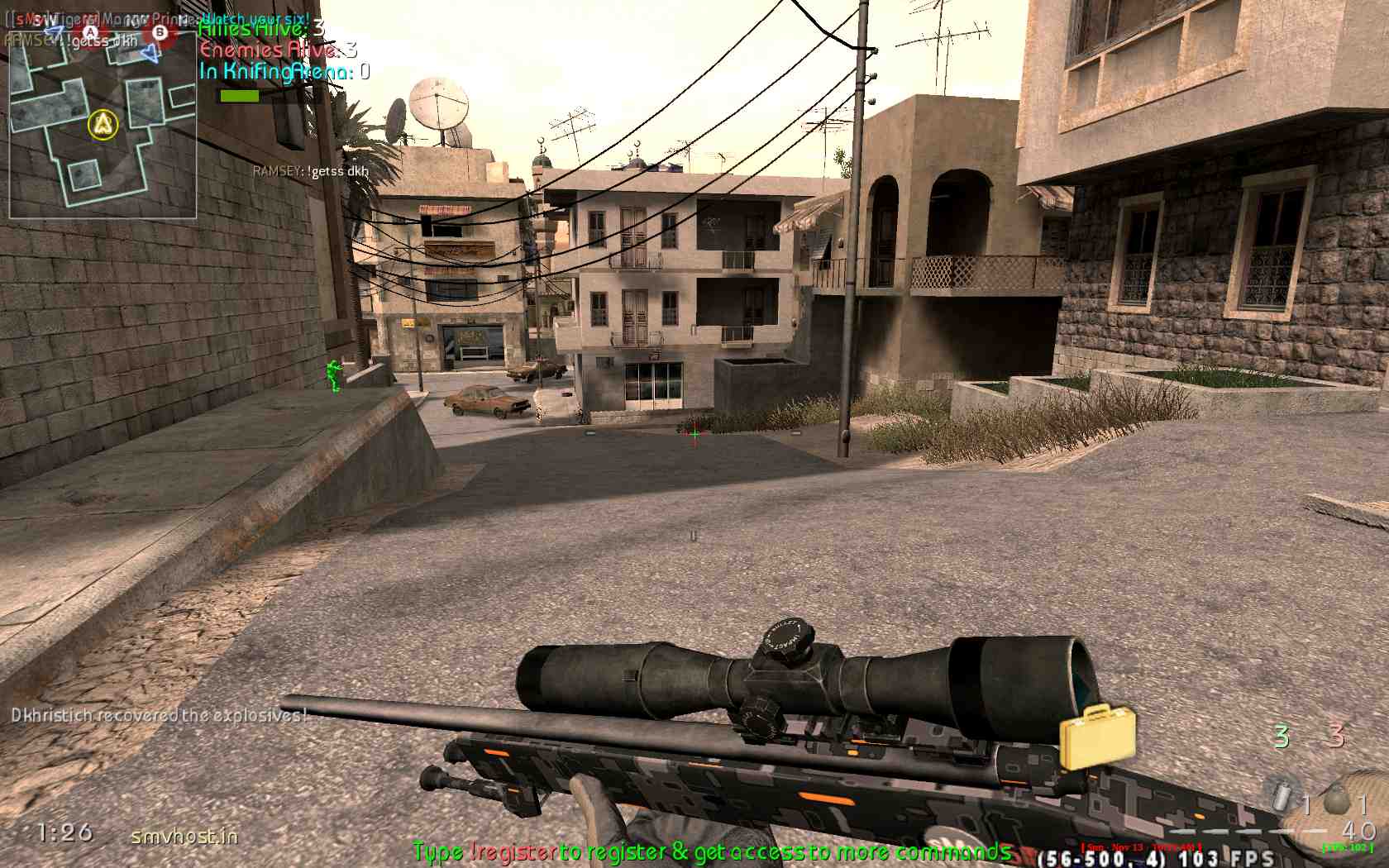Select the yellow A marker on the minimap

pos(103,125)
